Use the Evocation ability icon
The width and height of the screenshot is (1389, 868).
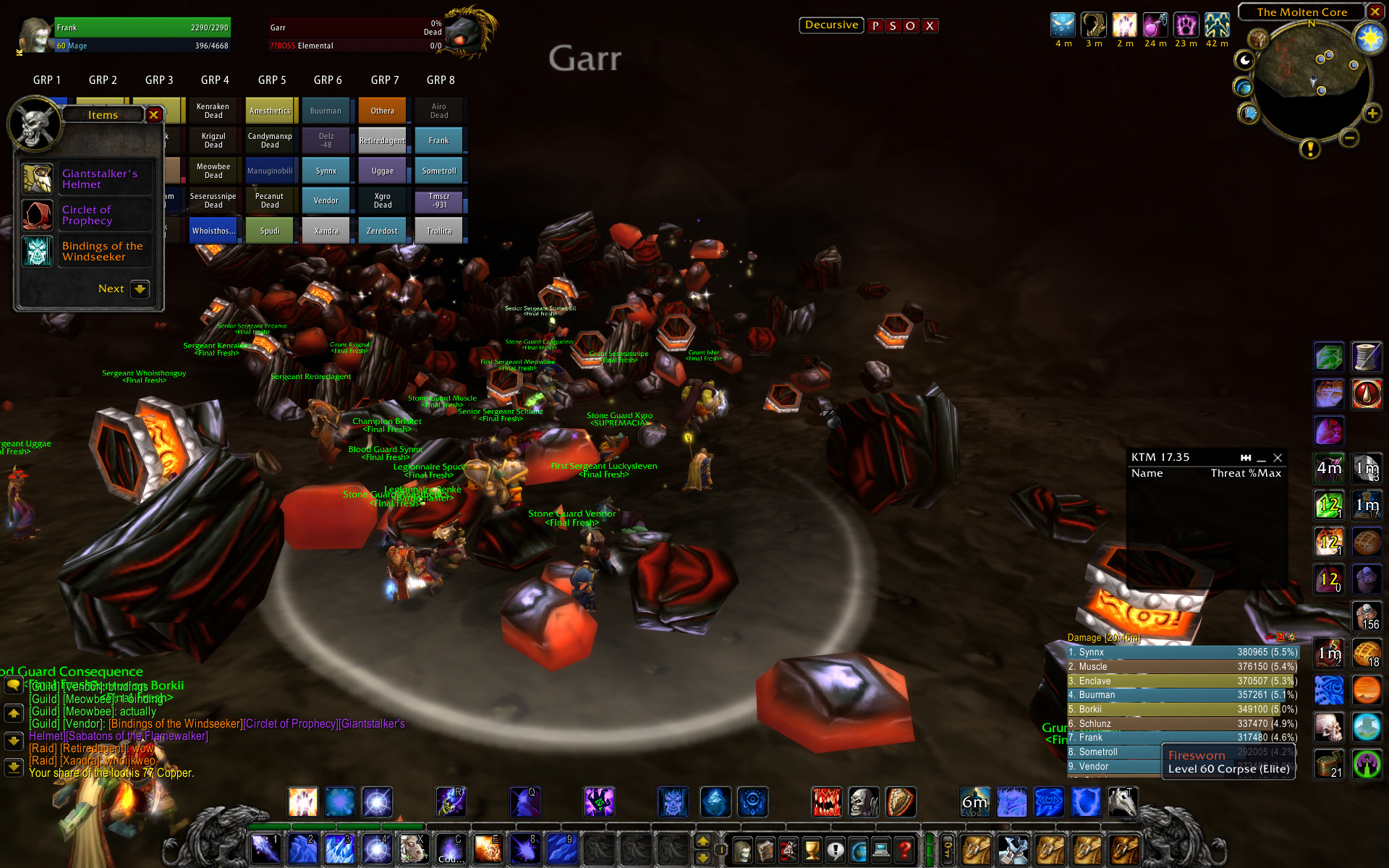tap(974, 802)
